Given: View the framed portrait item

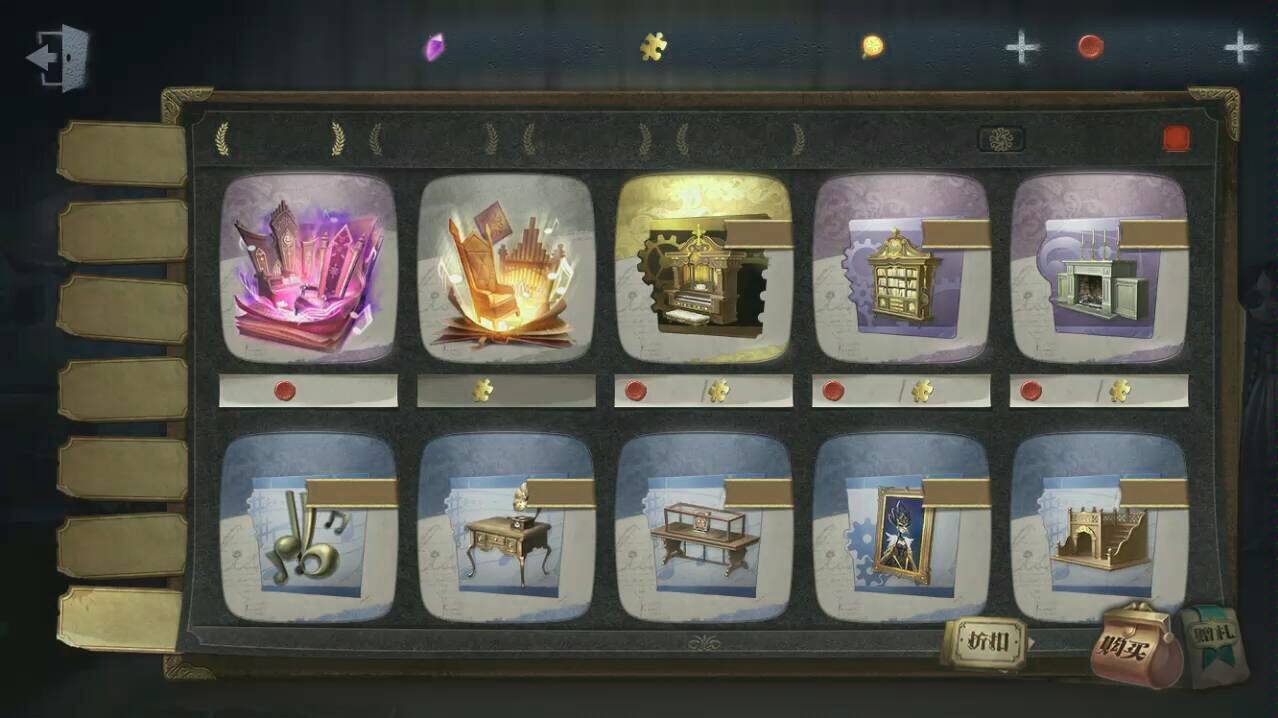Looking at the screenshot, I should tap(902, 528).
